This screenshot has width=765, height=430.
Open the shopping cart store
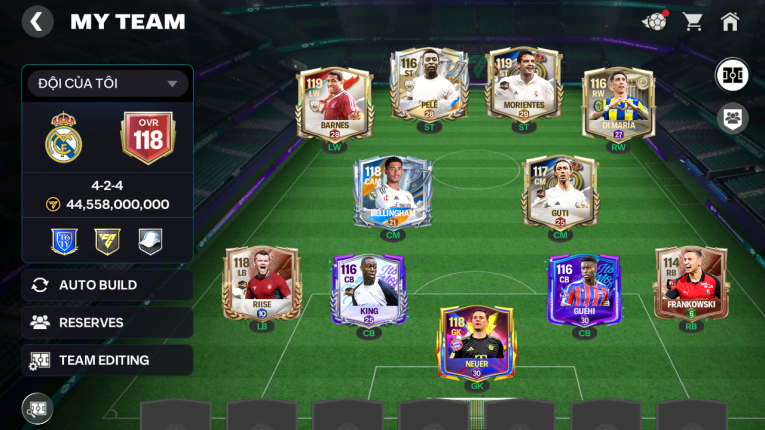coord(692,22)
